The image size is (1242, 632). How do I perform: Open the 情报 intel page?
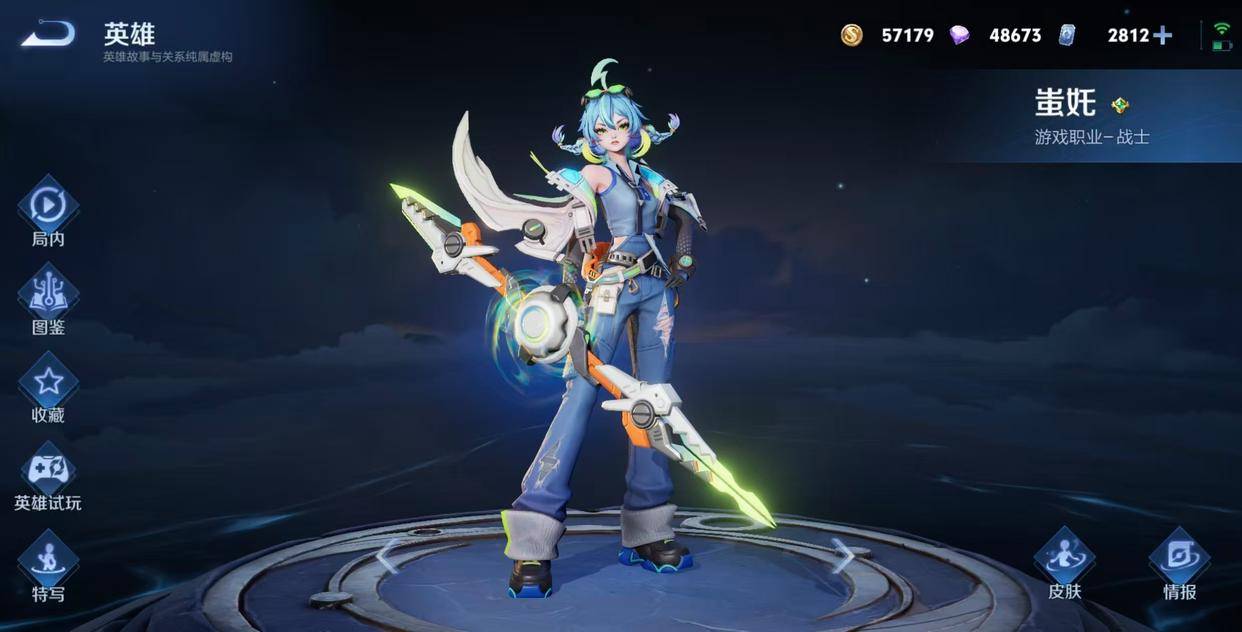(x=1179, y=558)
